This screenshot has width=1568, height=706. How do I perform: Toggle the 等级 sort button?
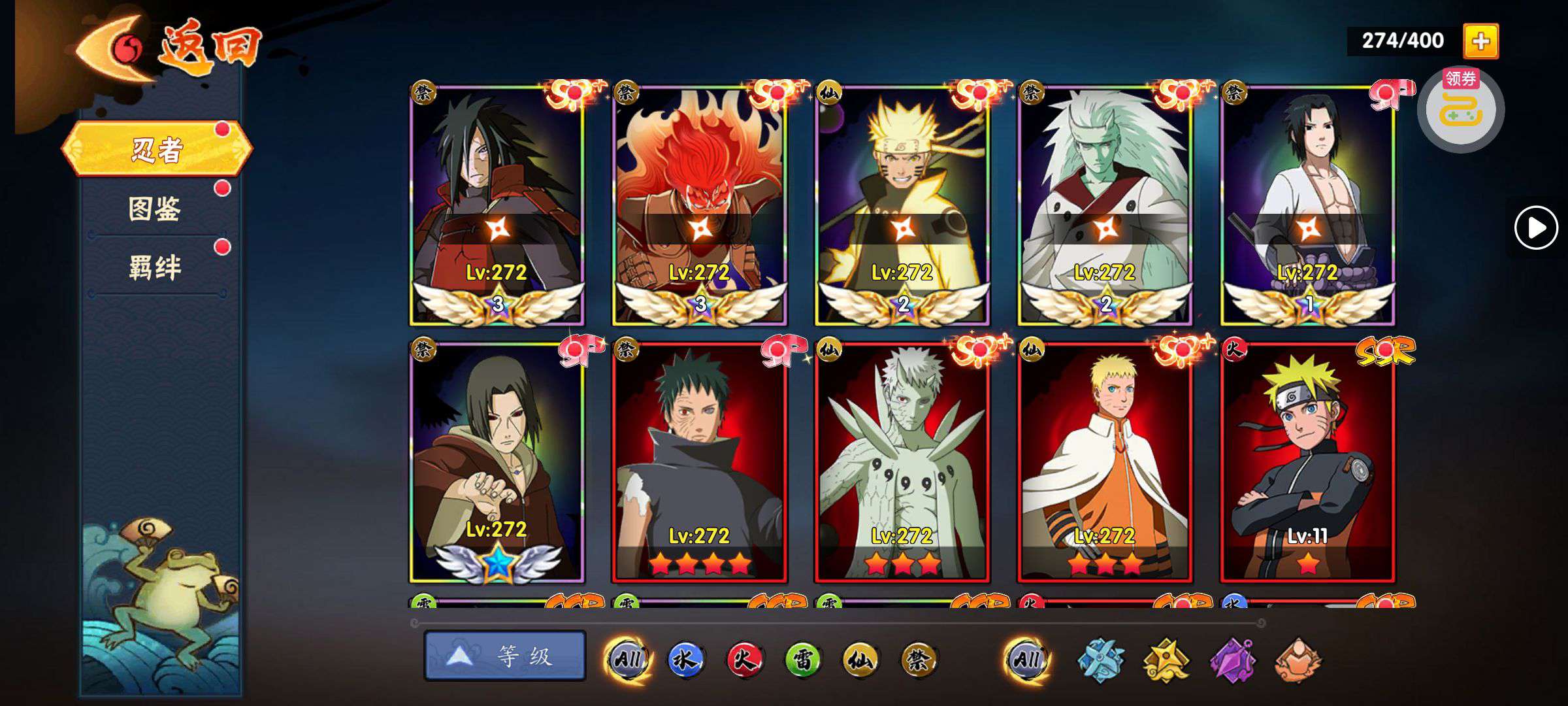pos(504,656)
